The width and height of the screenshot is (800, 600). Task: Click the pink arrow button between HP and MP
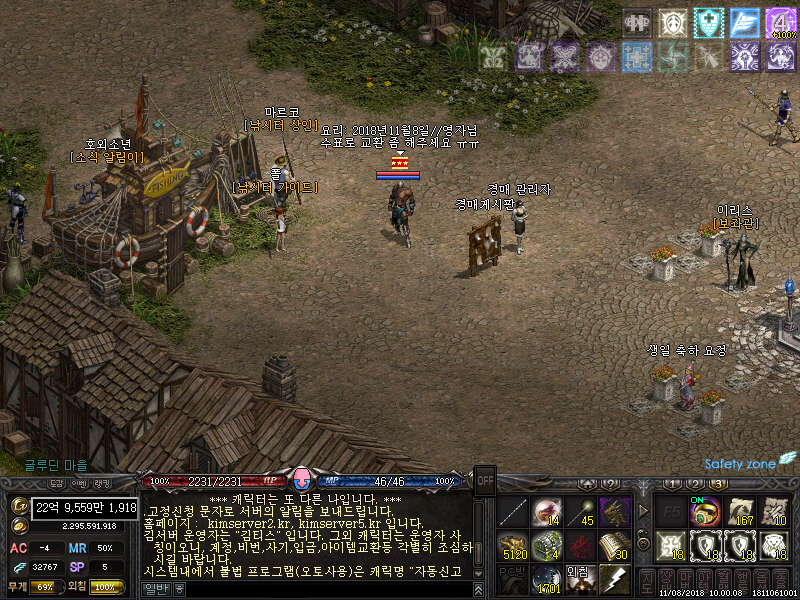click(x=304, y=480)
